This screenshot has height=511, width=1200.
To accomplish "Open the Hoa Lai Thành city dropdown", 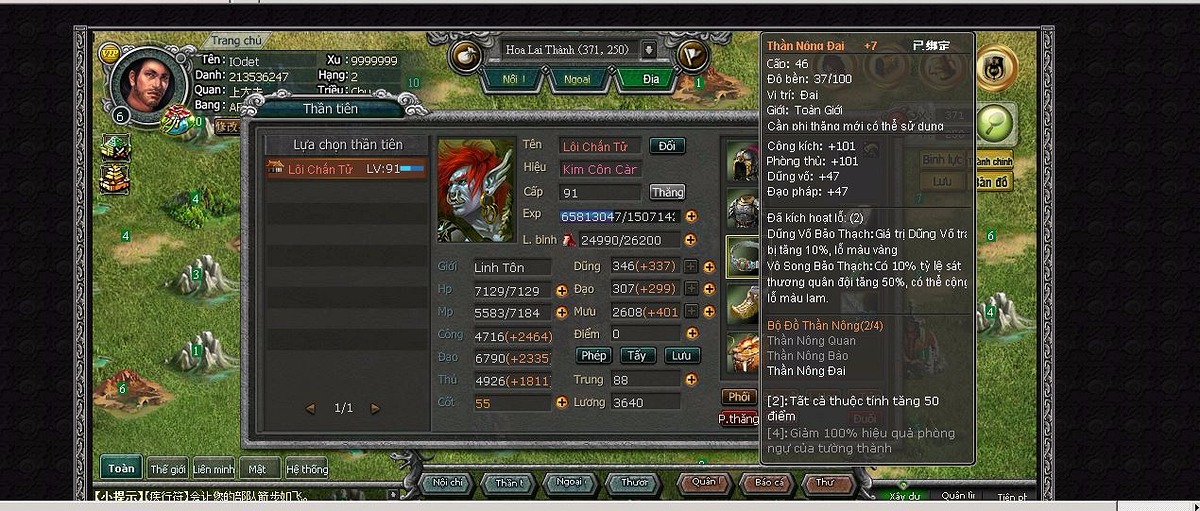I will pyautogui.click(x=648, y=50).
